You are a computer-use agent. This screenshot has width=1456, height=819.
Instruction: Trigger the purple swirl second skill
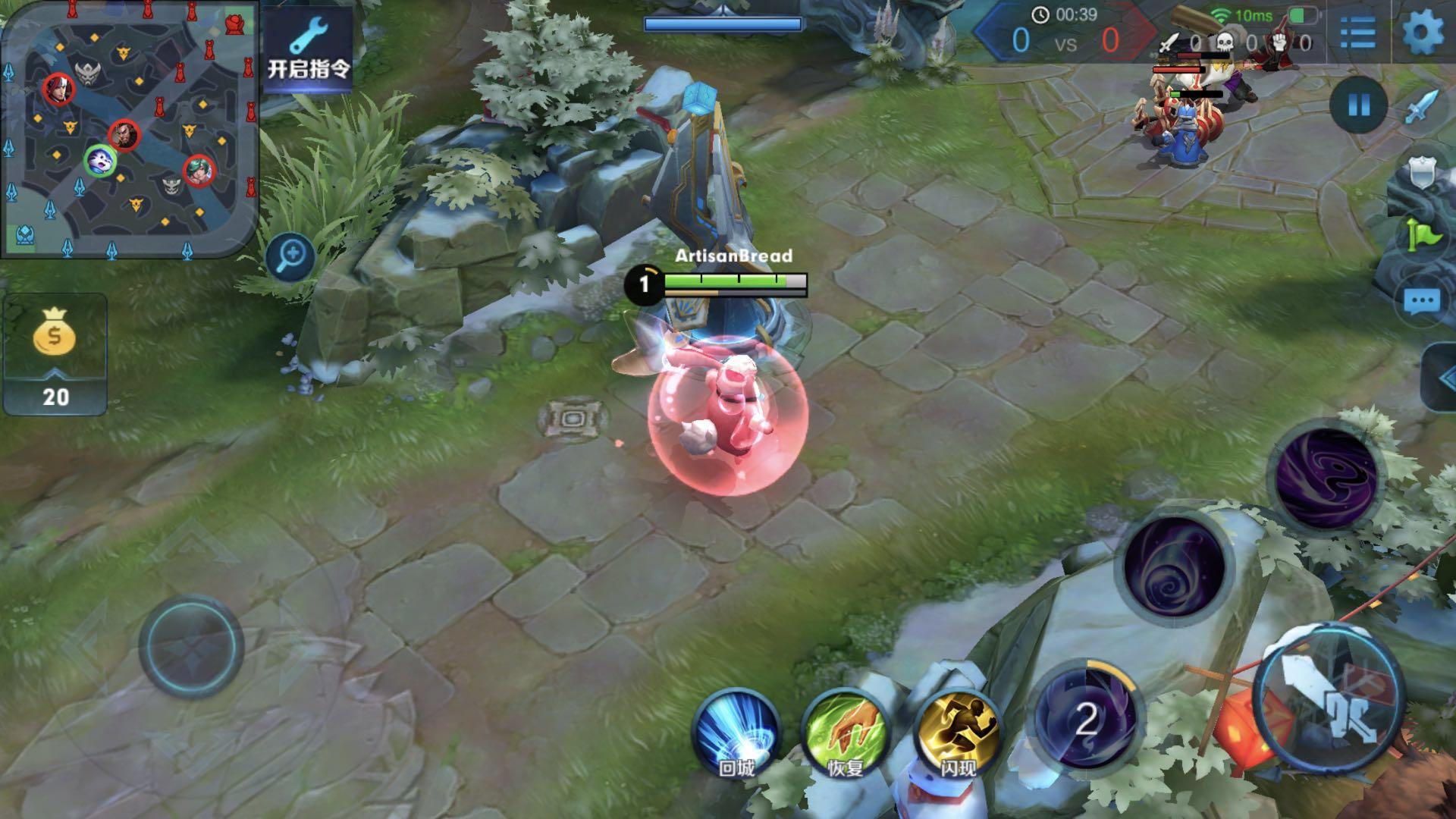(x=1175, y=570)
